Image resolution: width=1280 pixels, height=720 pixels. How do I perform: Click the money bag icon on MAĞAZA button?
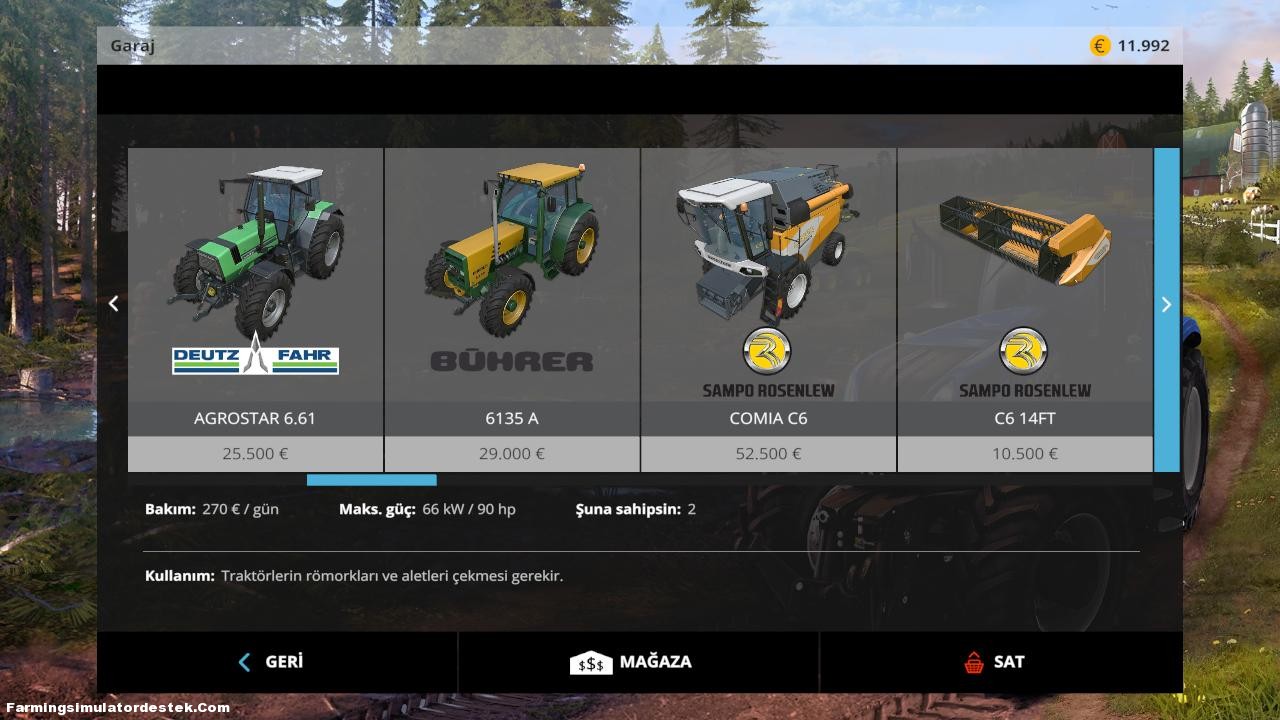click(x=591, y=661)
